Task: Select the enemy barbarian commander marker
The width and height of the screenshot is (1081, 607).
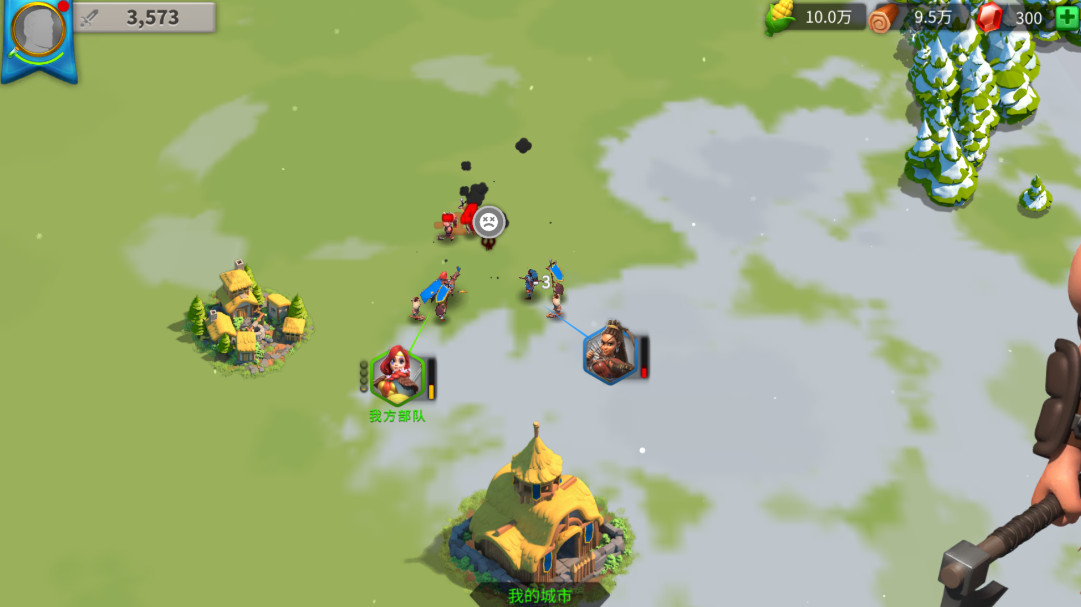Action: click(610, 353)
